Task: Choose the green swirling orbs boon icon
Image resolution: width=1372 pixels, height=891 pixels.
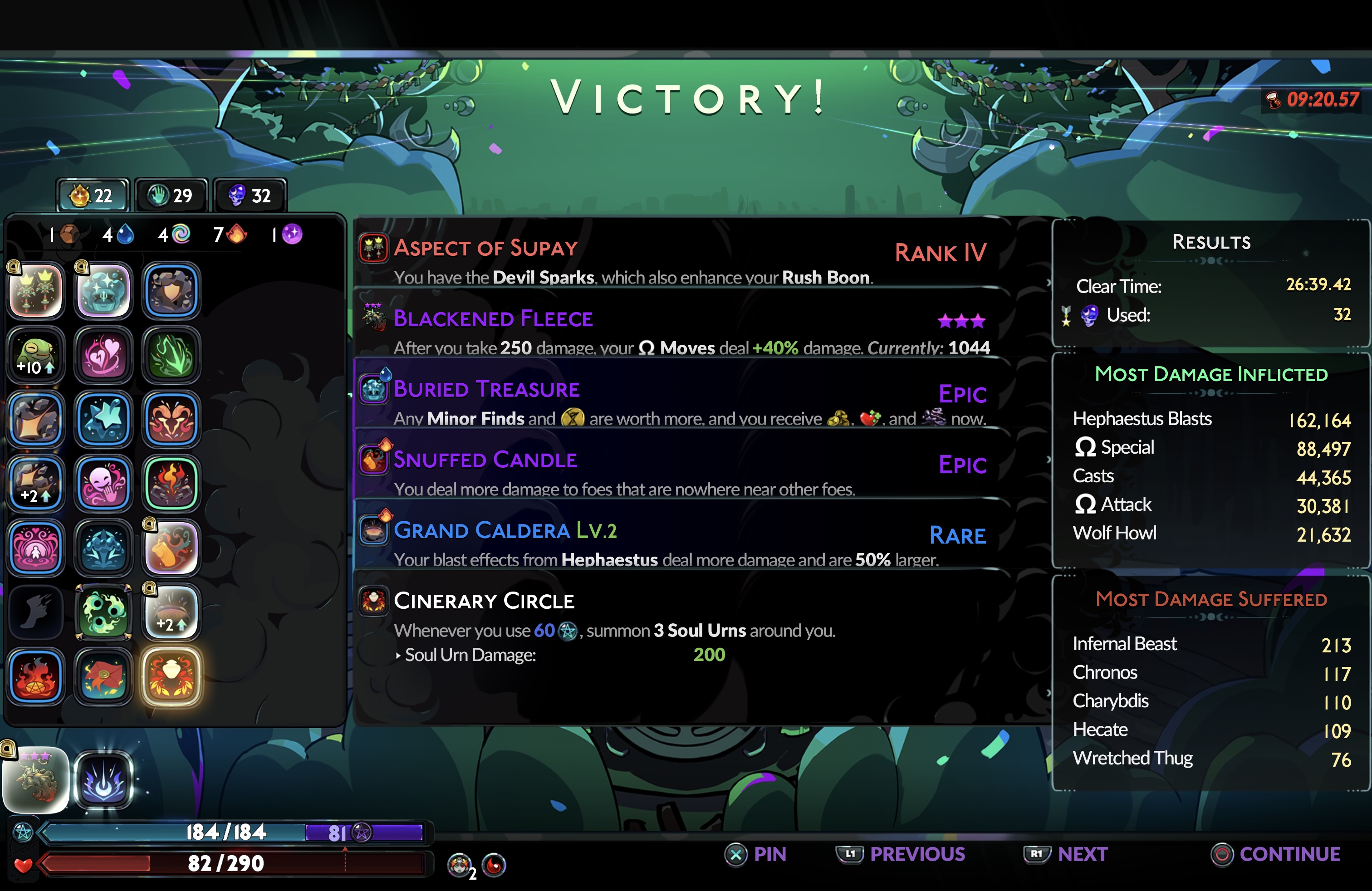Action: click(104, 612)
